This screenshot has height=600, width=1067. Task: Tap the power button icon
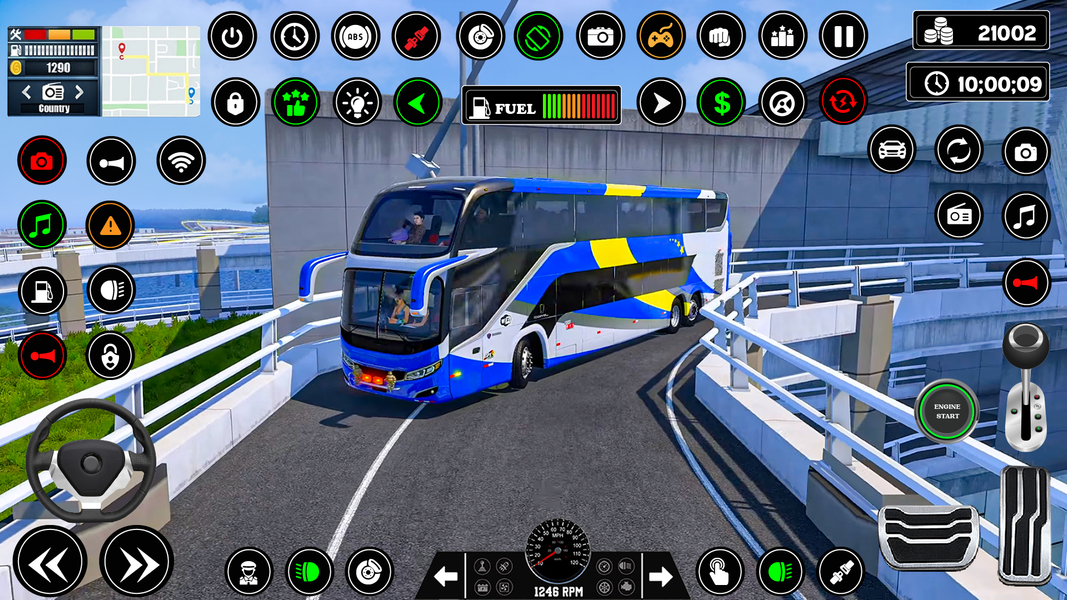click(x=233, y=37)
